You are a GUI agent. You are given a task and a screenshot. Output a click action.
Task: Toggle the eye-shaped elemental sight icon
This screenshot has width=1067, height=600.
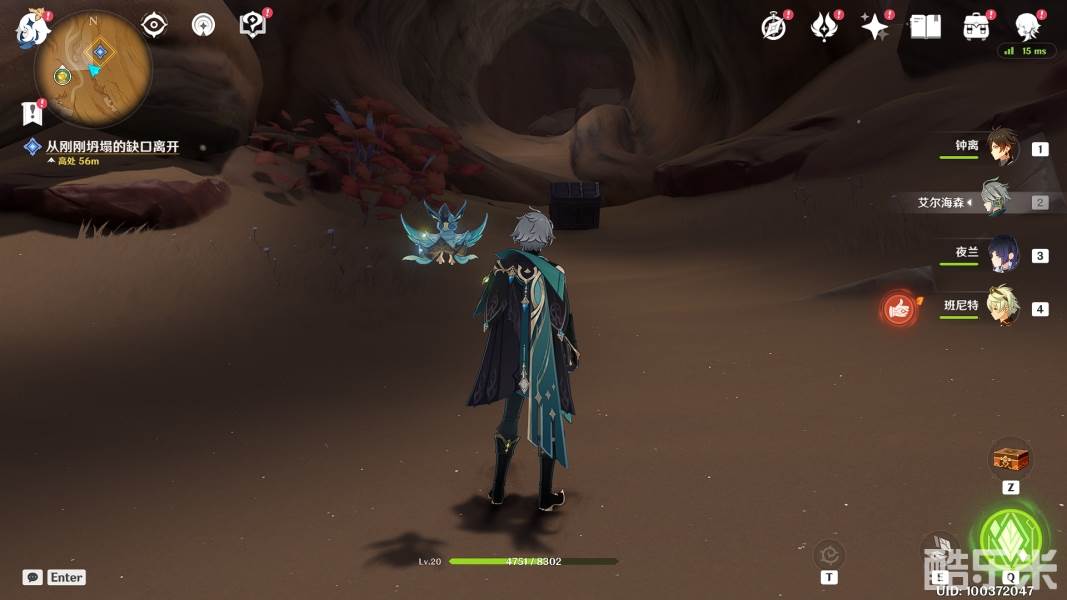pos(154,25)
